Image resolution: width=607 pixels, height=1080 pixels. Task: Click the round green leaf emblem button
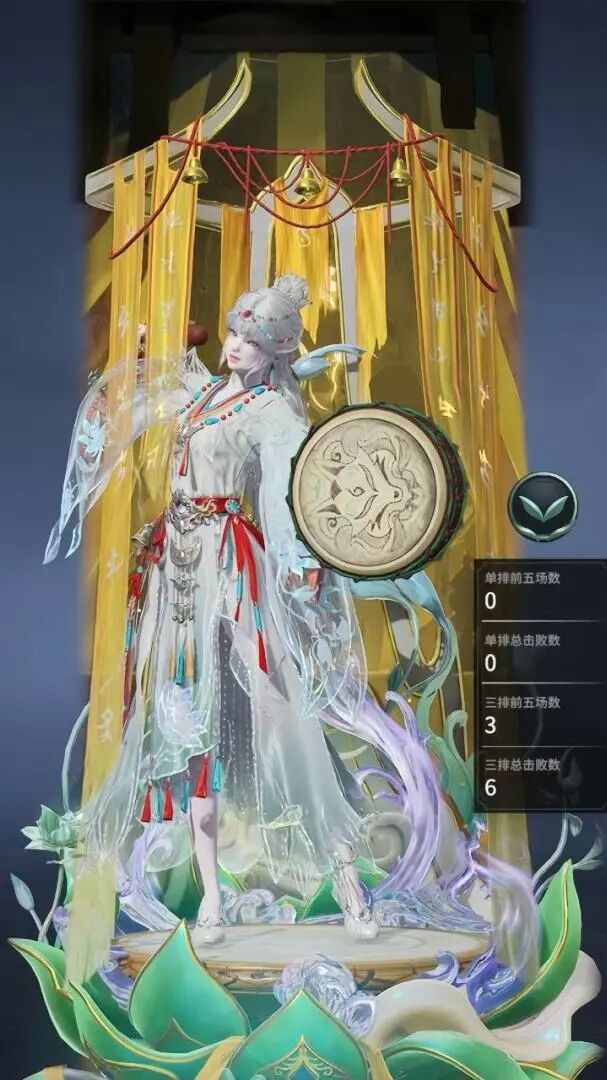(542, 507)
